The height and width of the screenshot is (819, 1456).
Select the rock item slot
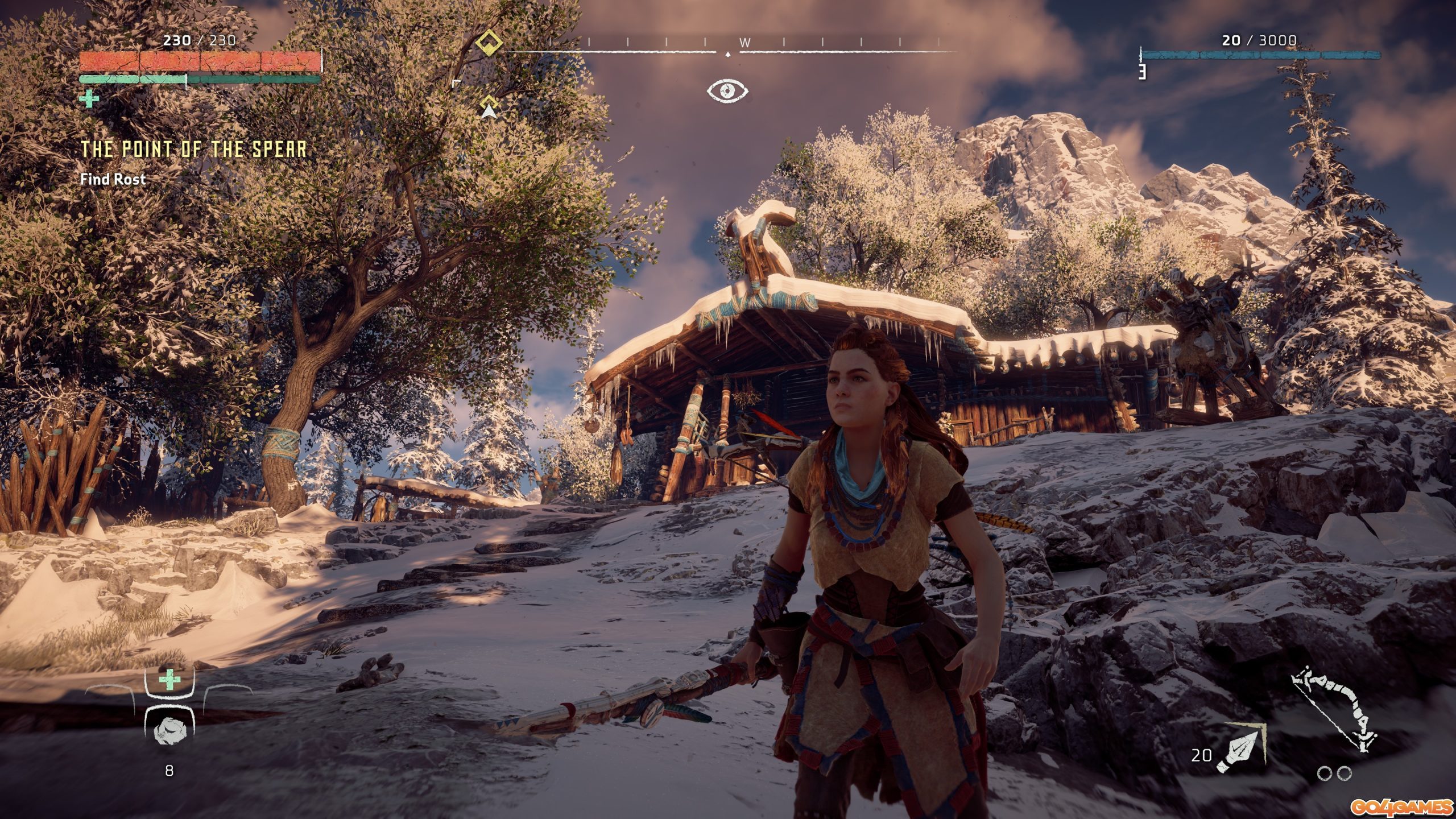point(169,730)
